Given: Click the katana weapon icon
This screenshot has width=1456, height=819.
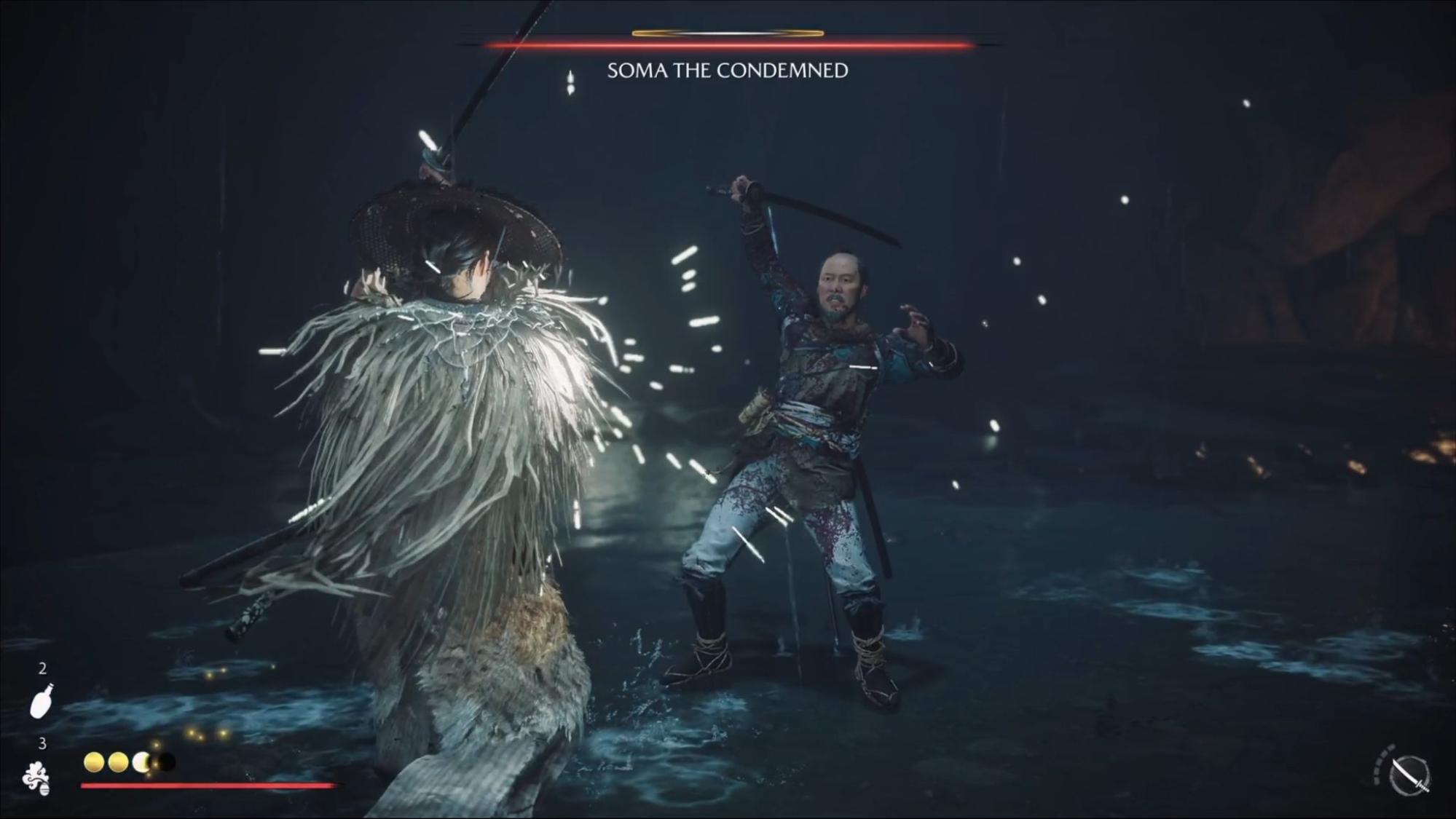Looking at the screenshot, I should coord(1409,775).
